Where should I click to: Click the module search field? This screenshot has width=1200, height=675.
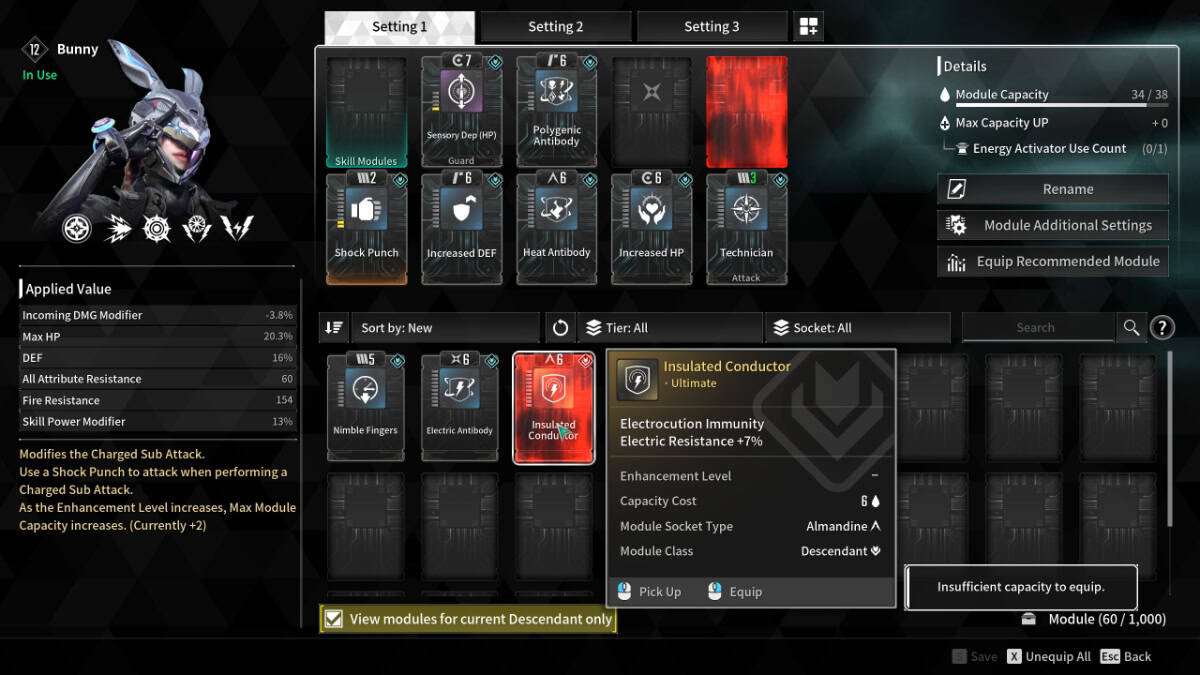(1037, 327)
